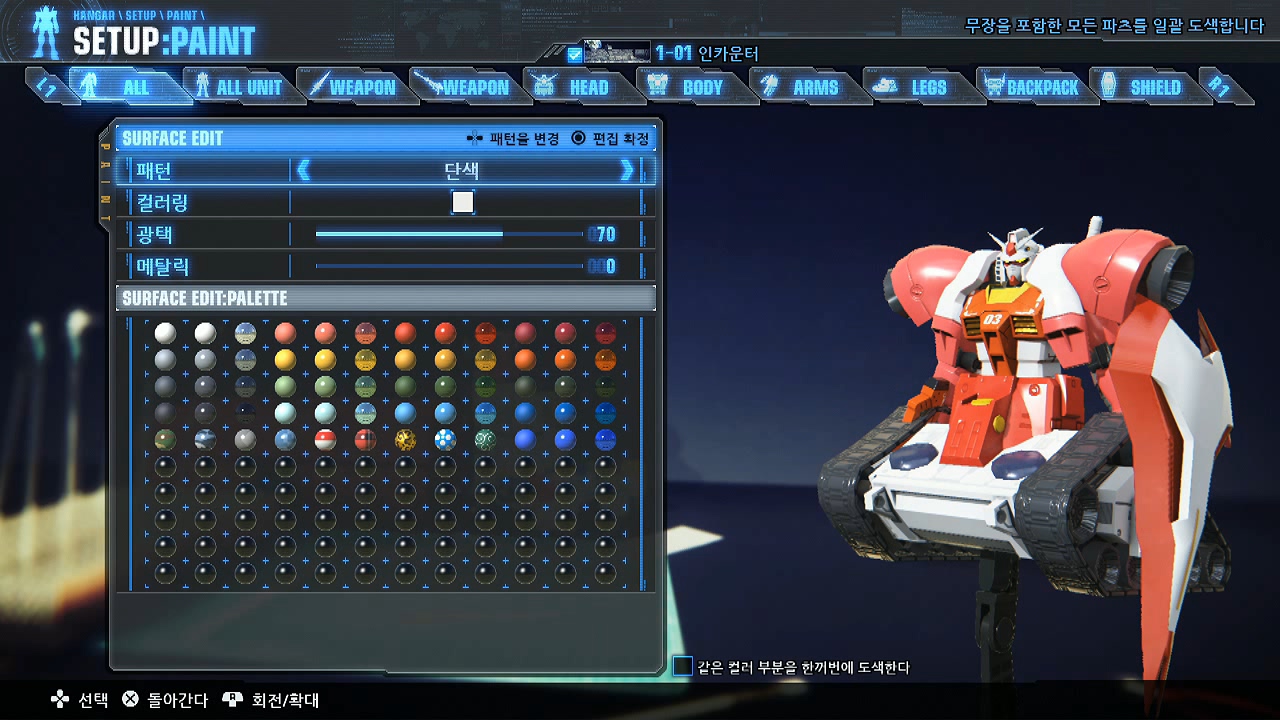The image size is (1280, 720).
Task: Toggle the 같은 컬러 부분을 한꺼번에 도색한다 checkbox
Action: 682,666
